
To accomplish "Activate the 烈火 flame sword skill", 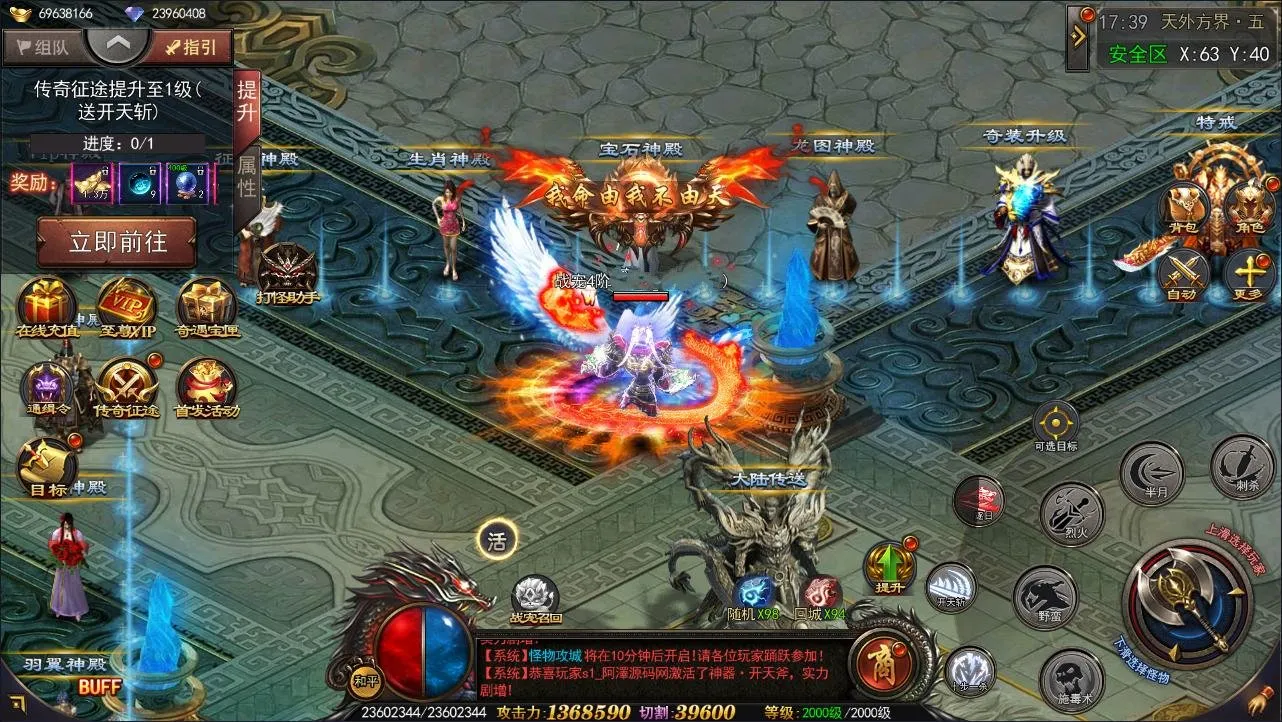I will 1071,512.
